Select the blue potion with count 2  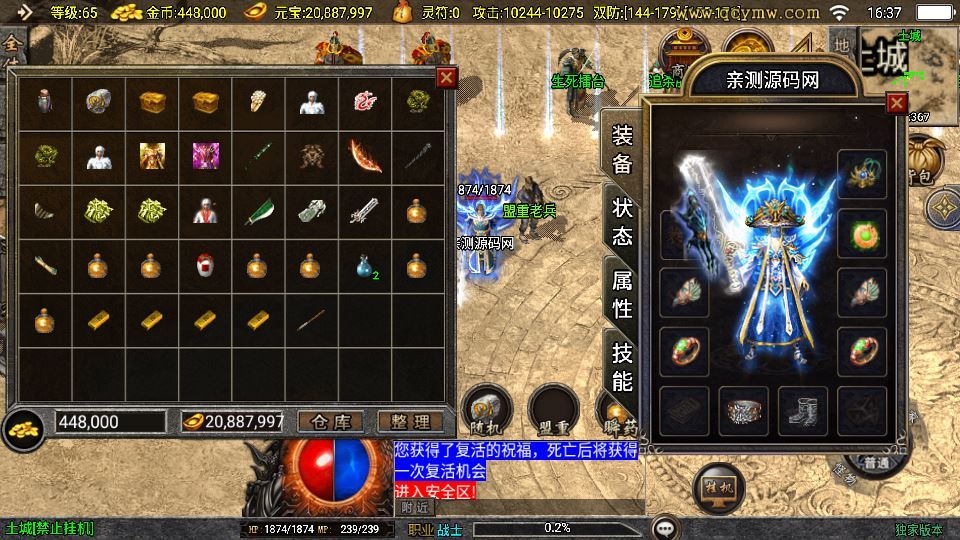[x=365, y=266]
